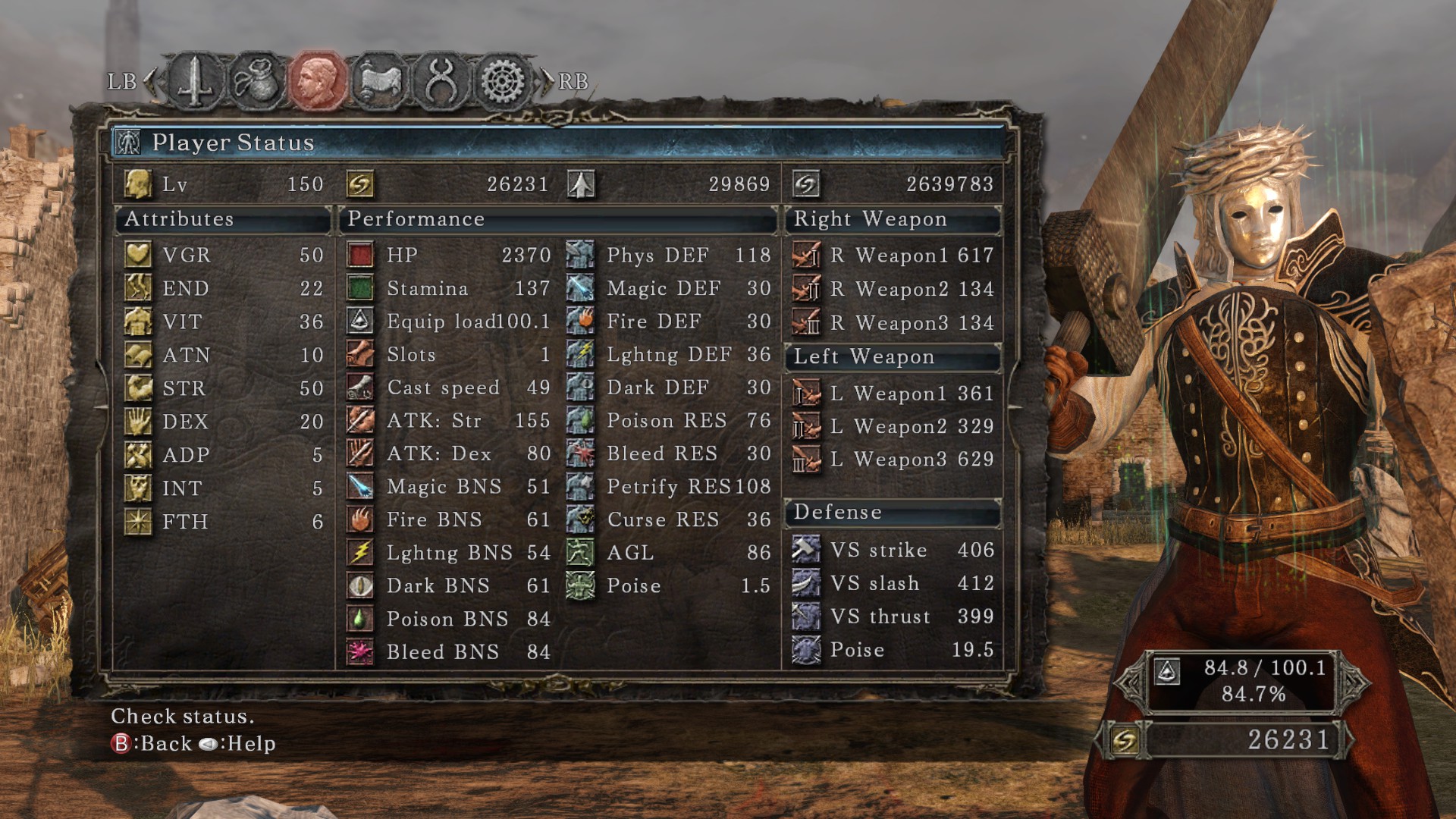1456x819 pixels.
Task: Highlight the VS slash defense row
Action: 893,583
